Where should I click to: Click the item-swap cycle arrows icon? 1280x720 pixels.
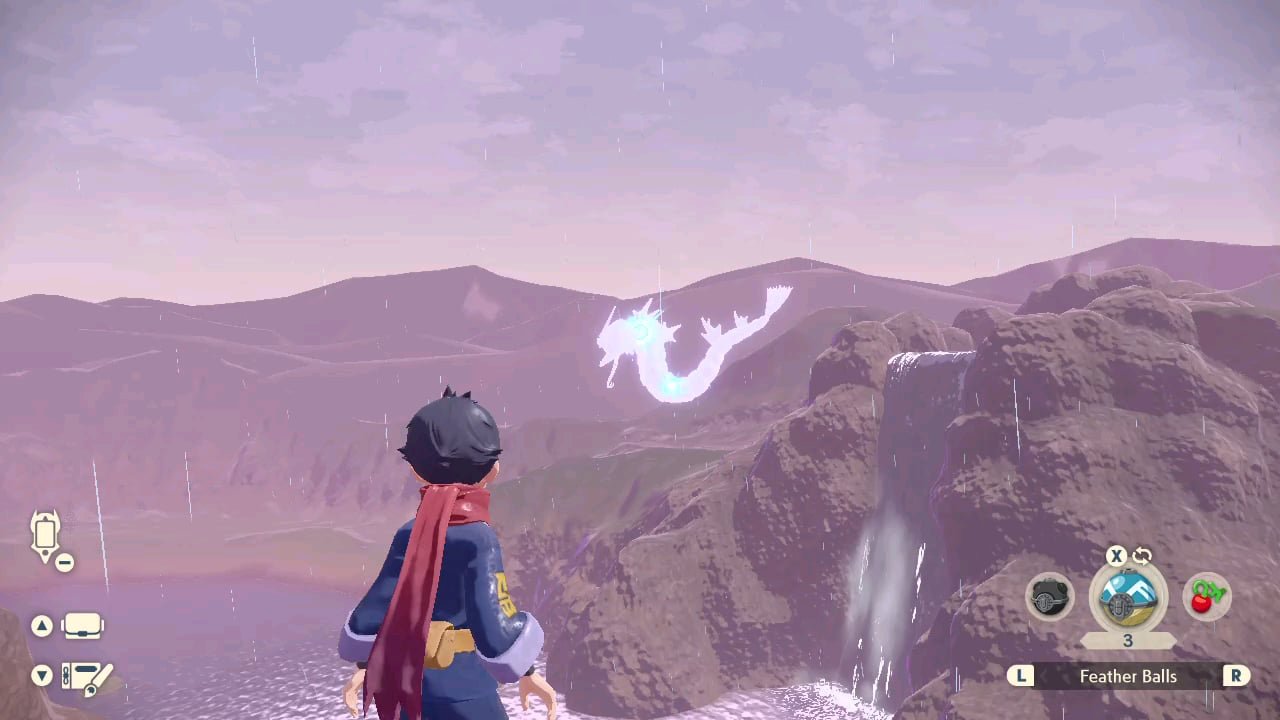click(1141, 556)
